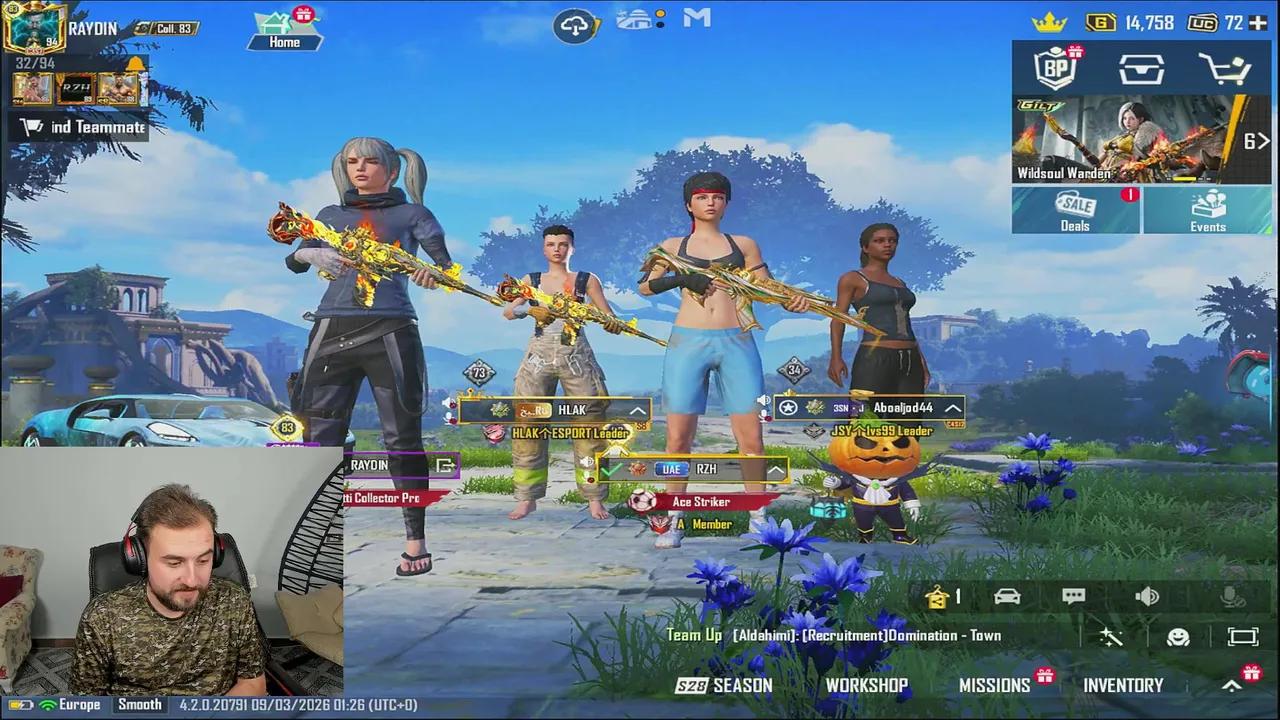The height and width of the screenshot is (720, 1280).
Task: Take a screenshot with the frame icon
Action: click(x=1242, y=636)
